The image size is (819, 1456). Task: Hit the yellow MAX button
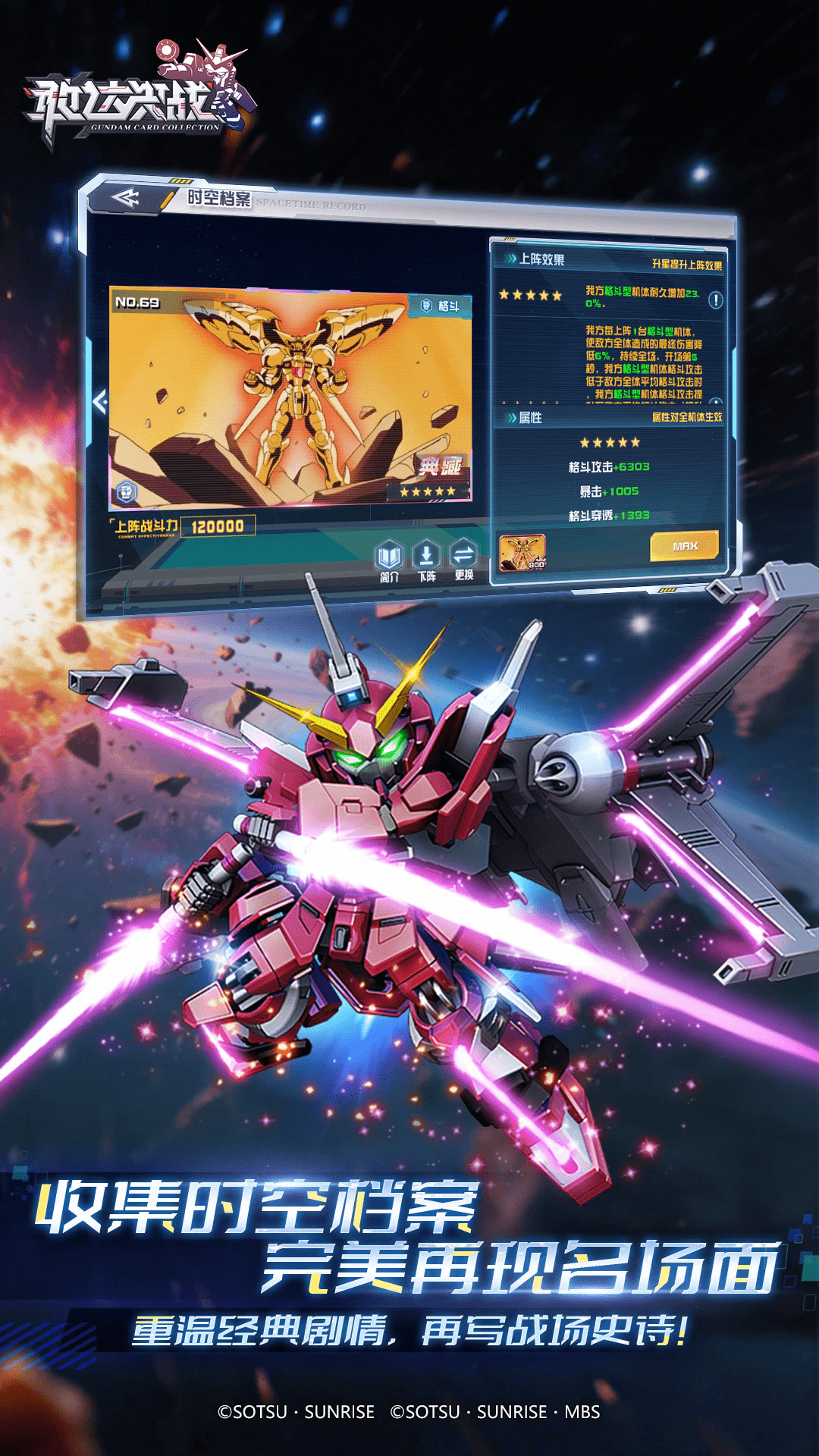(684, 546)
